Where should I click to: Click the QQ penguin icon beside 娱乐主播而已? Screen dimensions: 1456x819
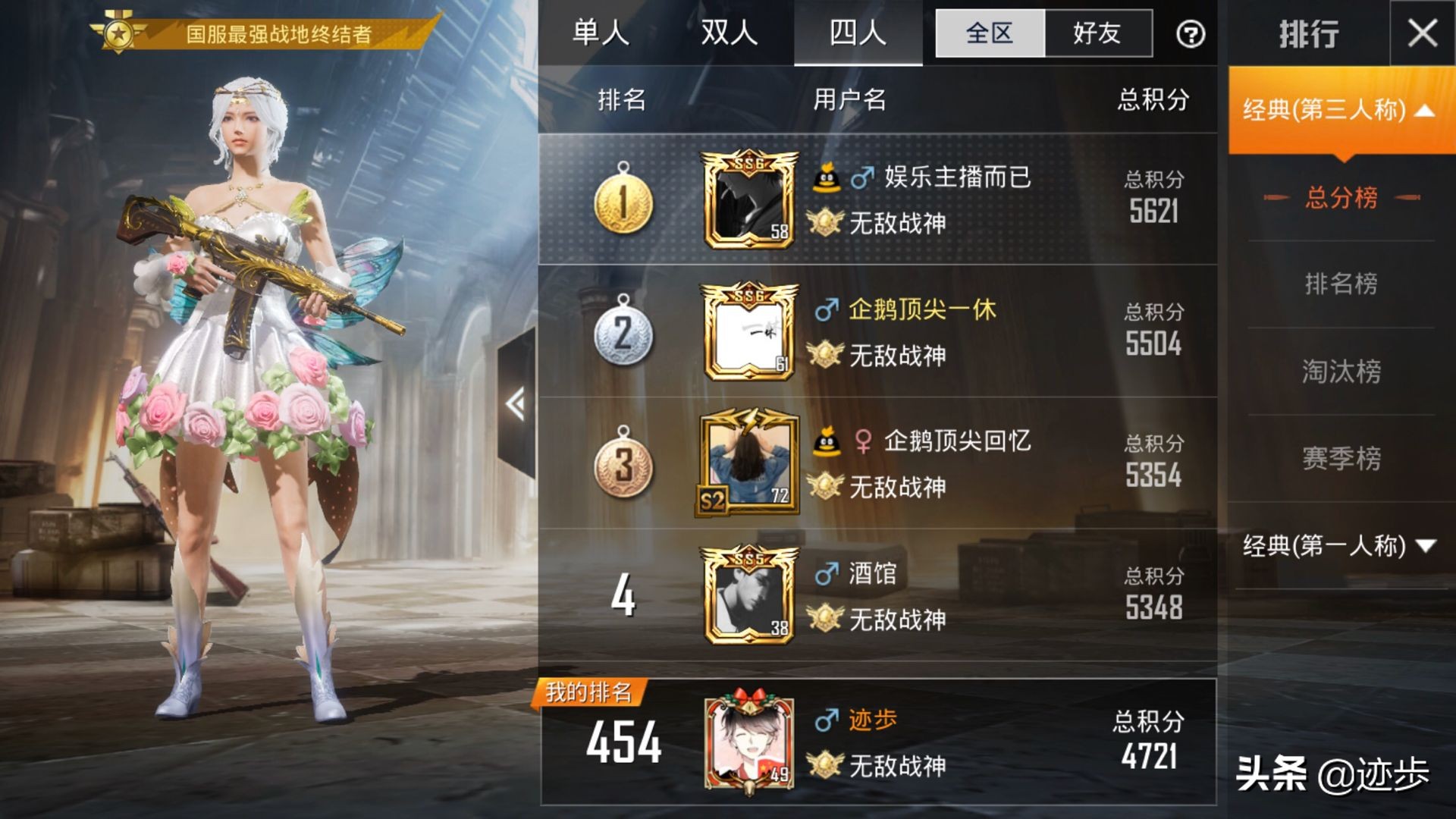point(828,176)
